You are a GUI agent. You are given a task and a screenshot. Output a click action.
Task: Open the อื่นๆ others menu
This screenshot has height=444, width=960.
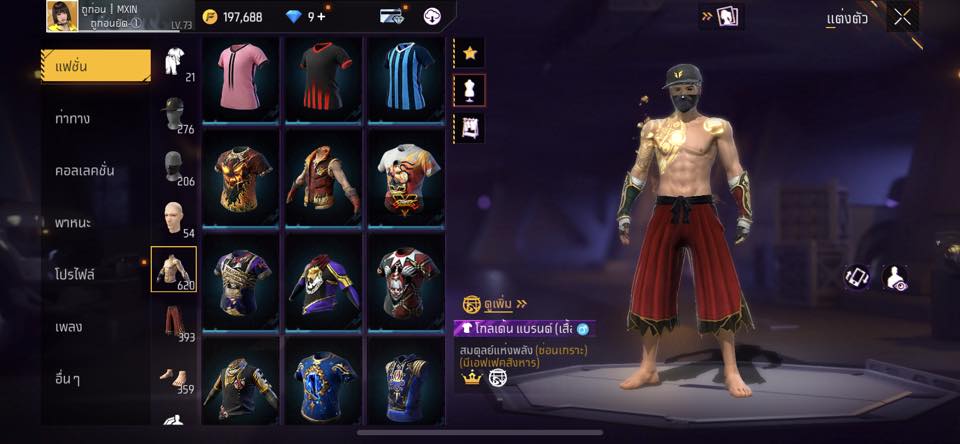click(70, 378)
